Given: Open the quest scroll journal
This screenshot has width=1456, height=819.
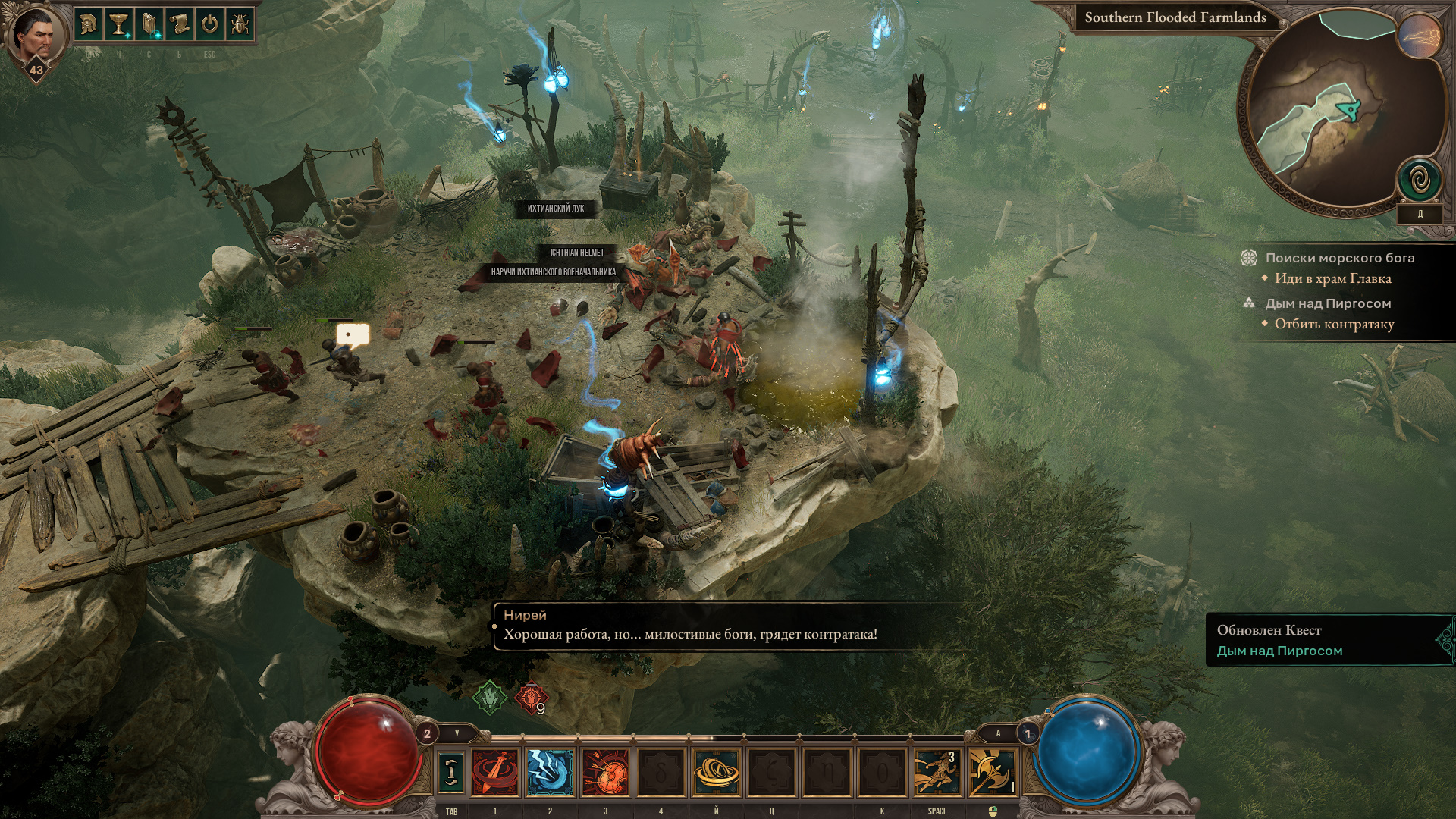Looking at the screenshot, I should (x=179, y=24).
